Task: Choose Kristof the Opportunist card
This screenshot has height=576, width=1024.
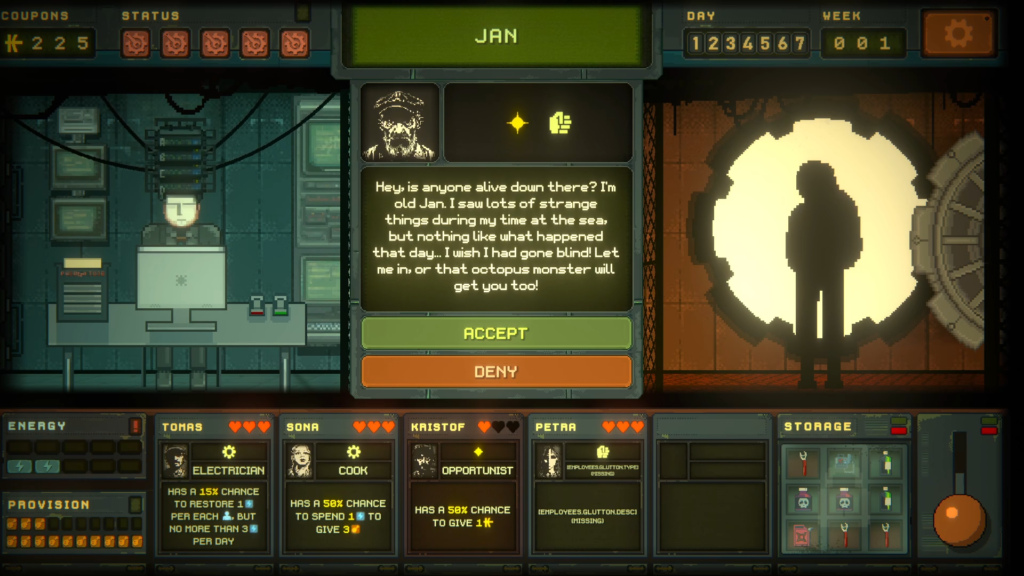Action: point(465,485)
